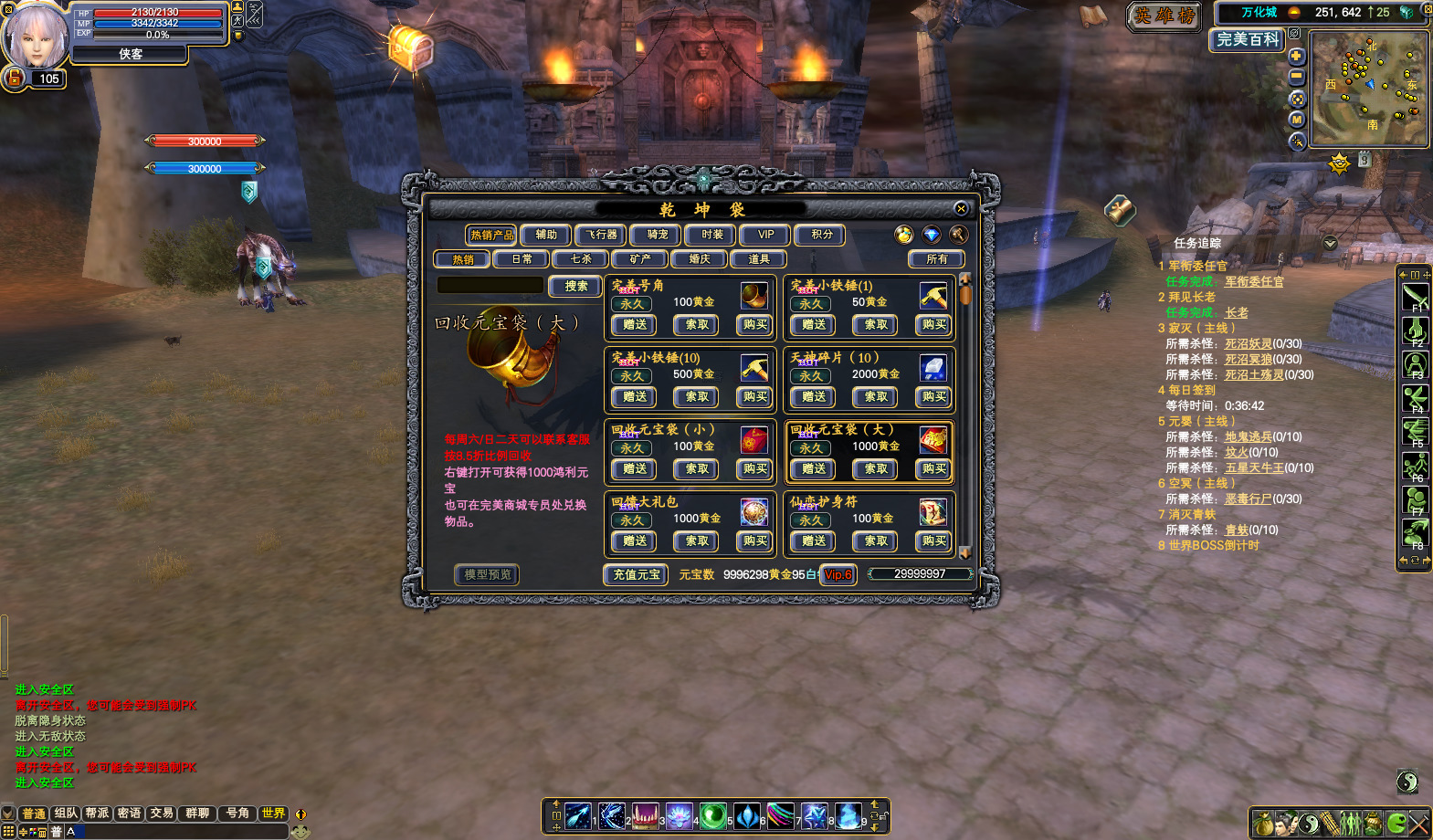Open the 时装 category tab
Viewport: 1433px width, 840px height.
pyautogui.click(x=711, y=236)
